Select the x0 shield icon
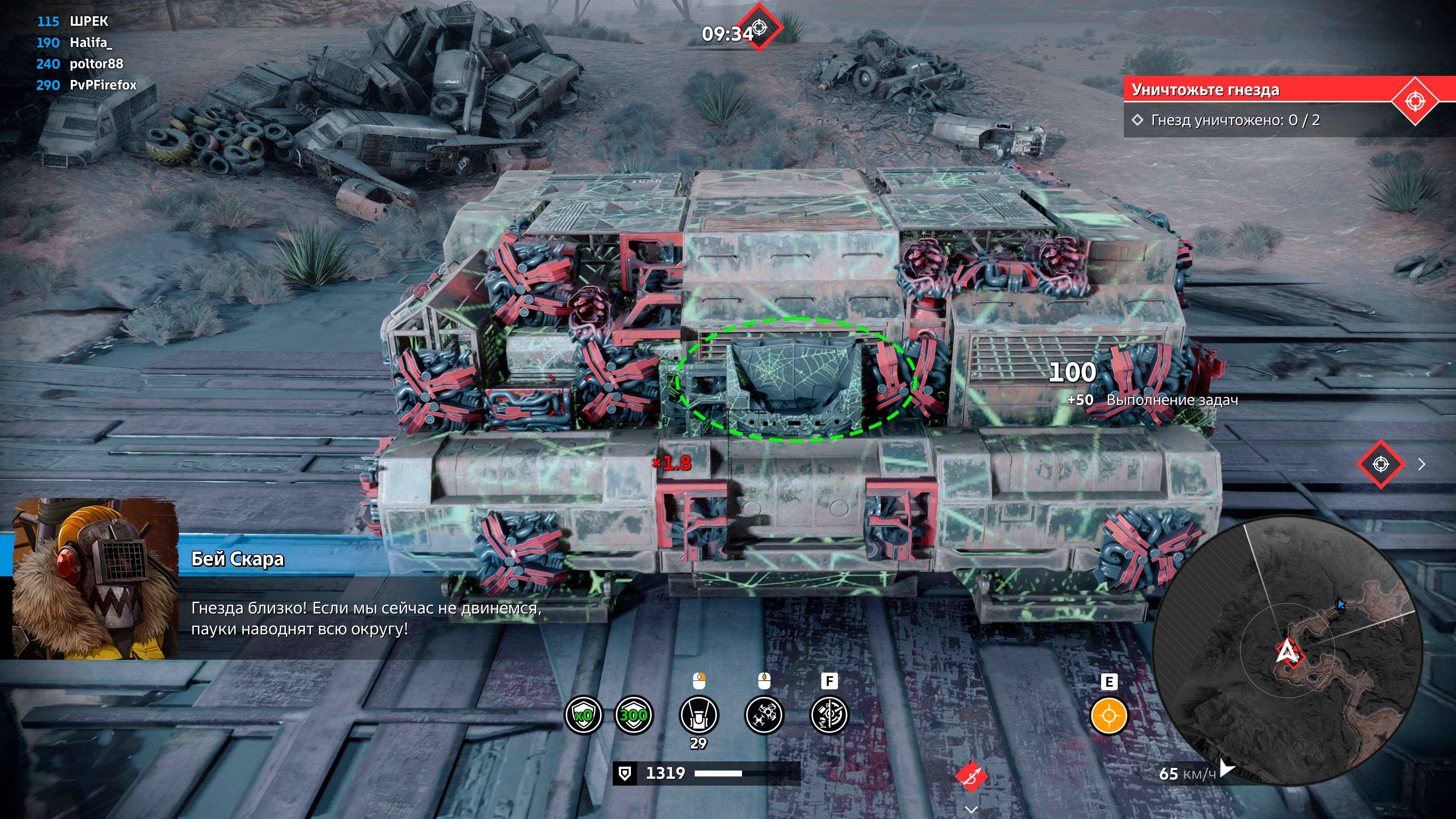This screenshot has width=1456, height=819. click(583, 715)
